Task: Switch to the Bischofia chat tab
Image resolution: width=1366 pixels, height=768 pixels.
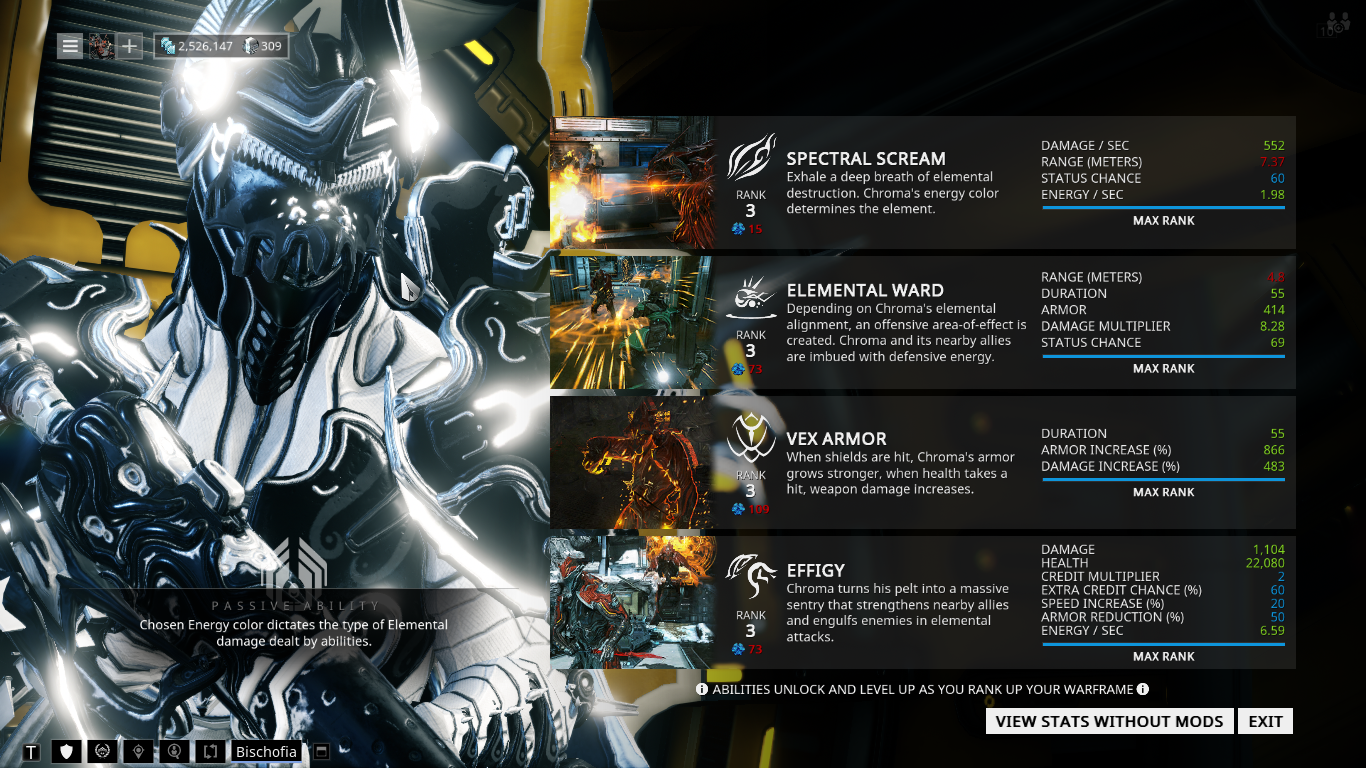Action: click(266, 751)
